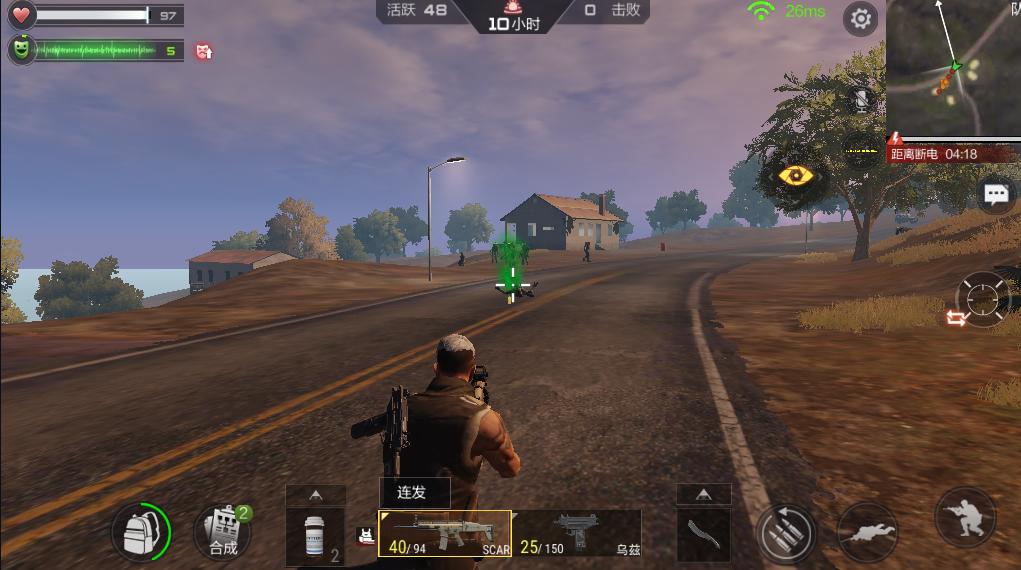Open the minimap
This screenshot has width=1021, height=570.
[953, 66]
